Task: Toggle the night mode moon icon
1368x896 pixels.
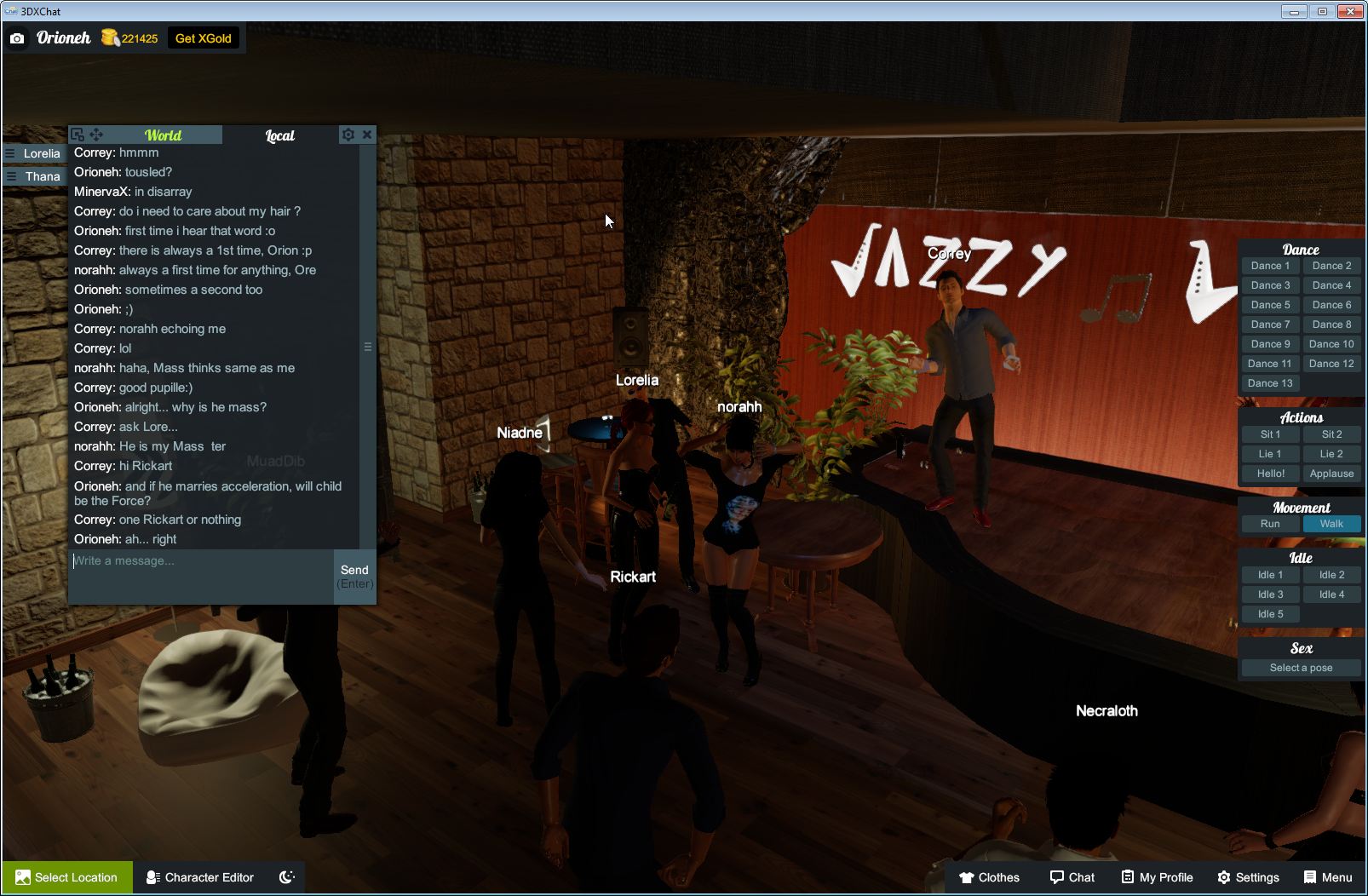Action: click(286, 877)
